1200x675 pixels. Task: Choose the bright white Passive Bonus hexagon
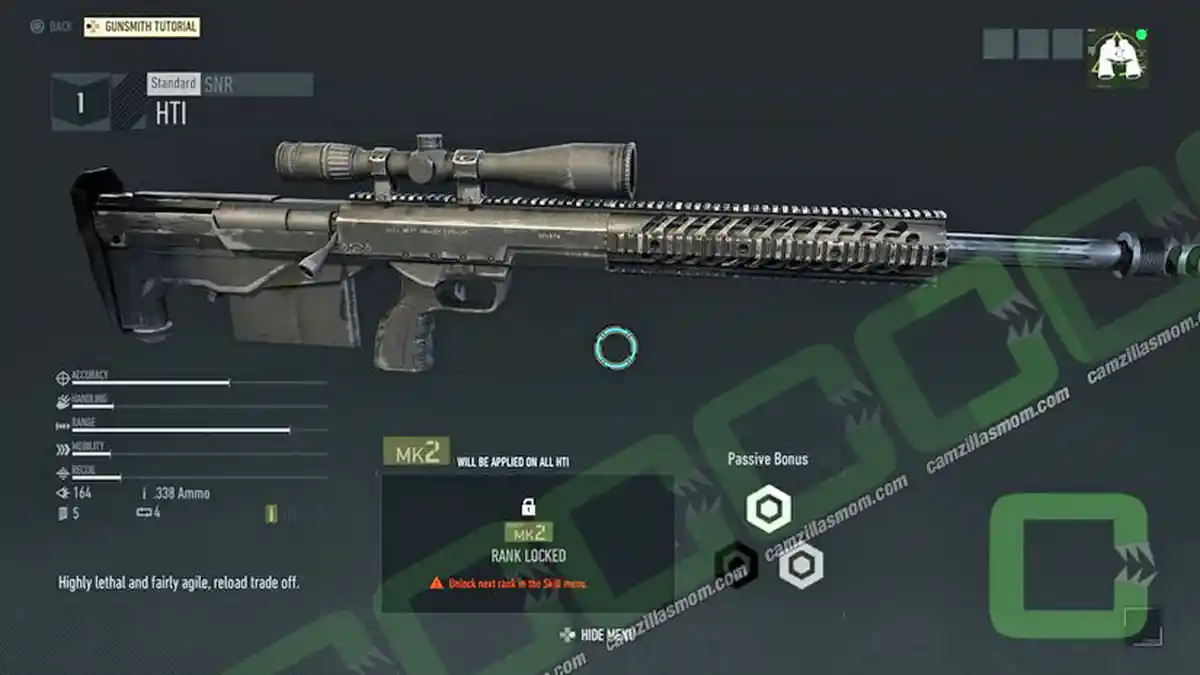click(x=769, y=509)
